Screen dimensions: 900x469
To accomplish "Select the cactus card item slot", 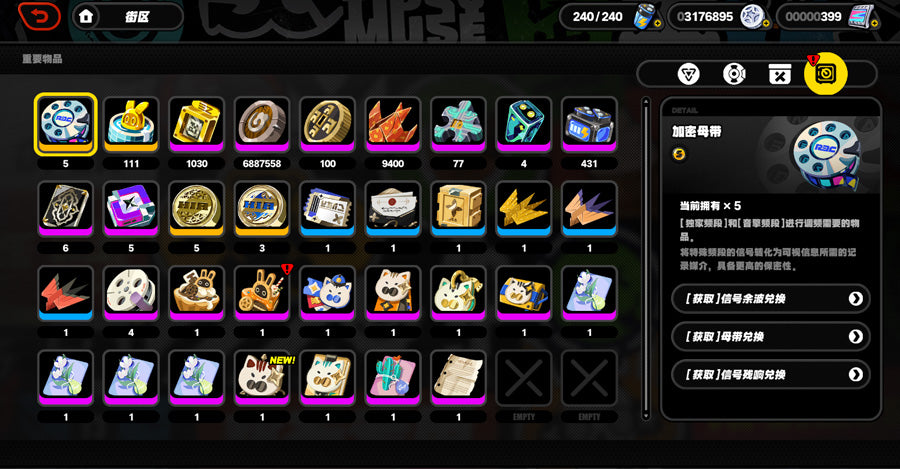I will coord(393,378).
